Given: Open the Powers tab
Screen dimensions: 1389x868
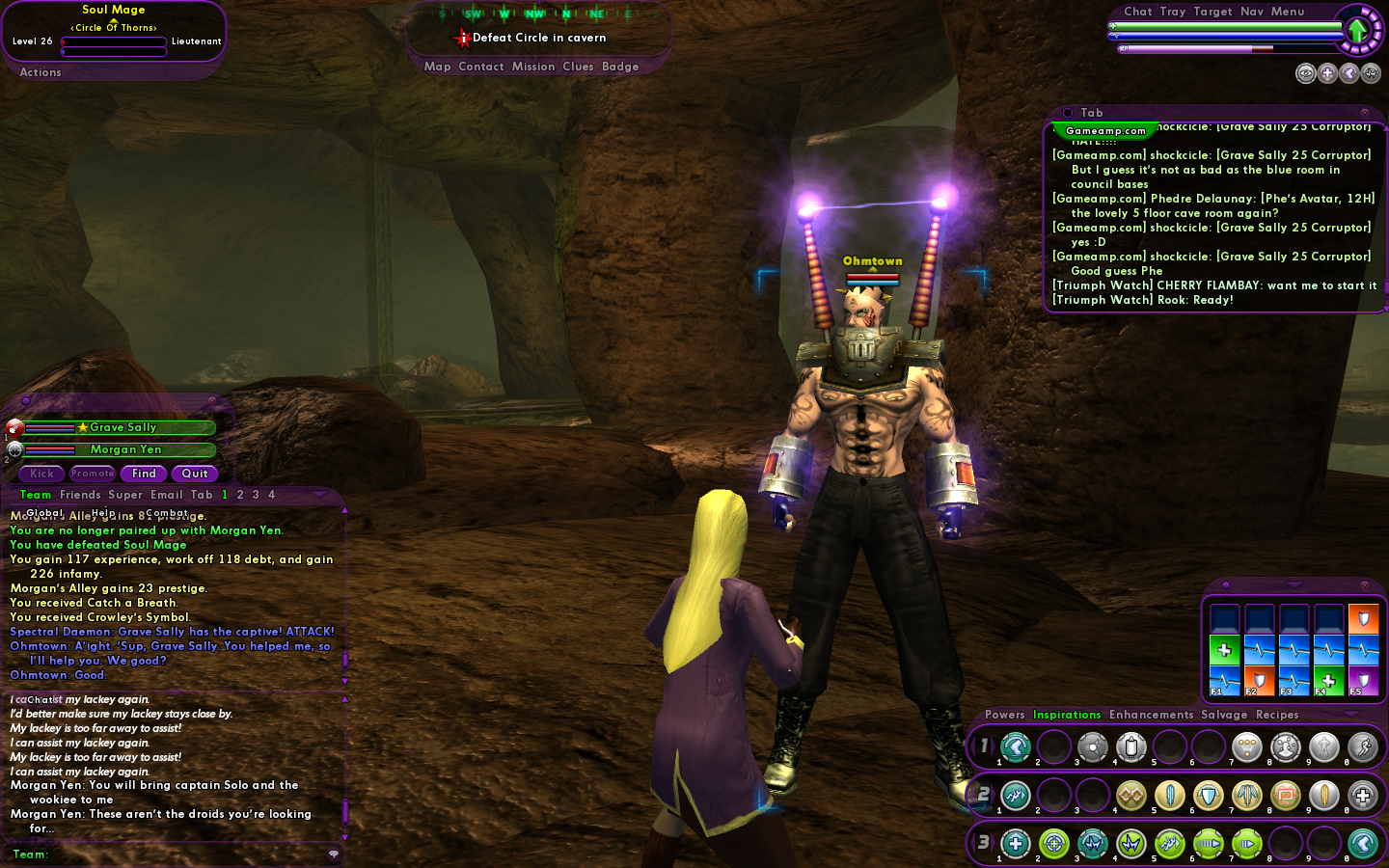Looking at the screenshot, I should click(1004, 715).
